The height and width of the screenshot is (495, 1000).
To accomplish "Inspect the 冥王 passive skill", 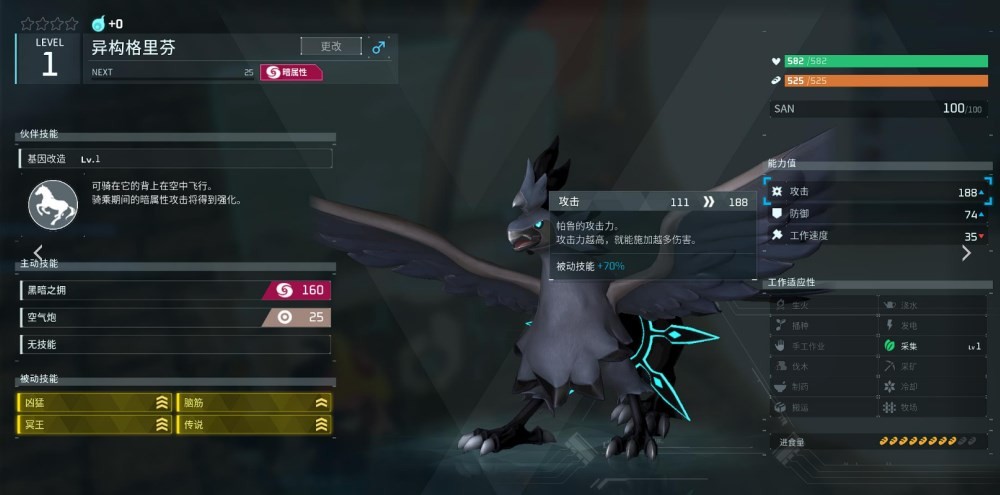I will point(95,425).
